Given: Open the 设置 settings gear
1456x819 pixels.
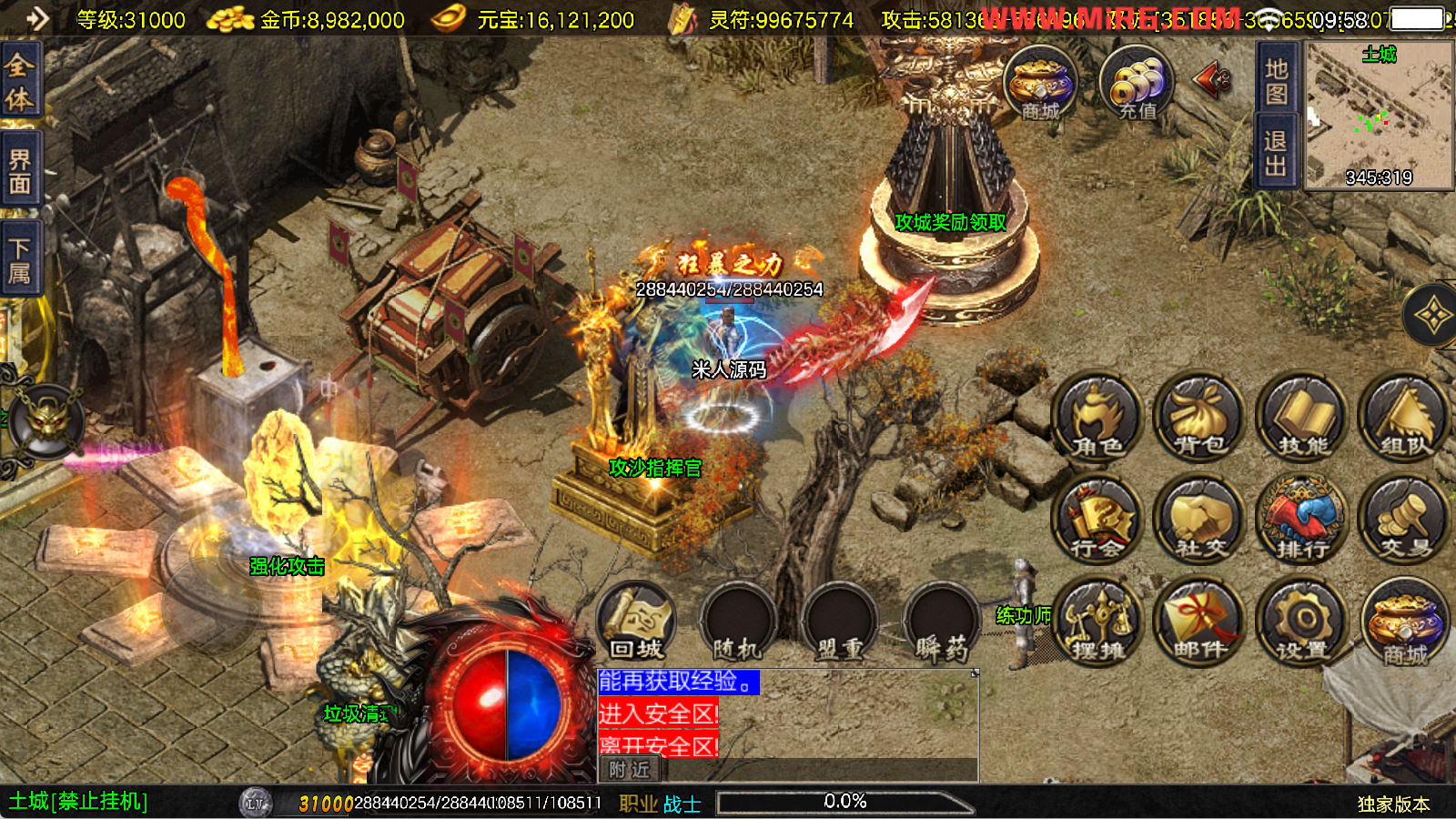Looking at the screenshot, I should tap(1302, 622).
